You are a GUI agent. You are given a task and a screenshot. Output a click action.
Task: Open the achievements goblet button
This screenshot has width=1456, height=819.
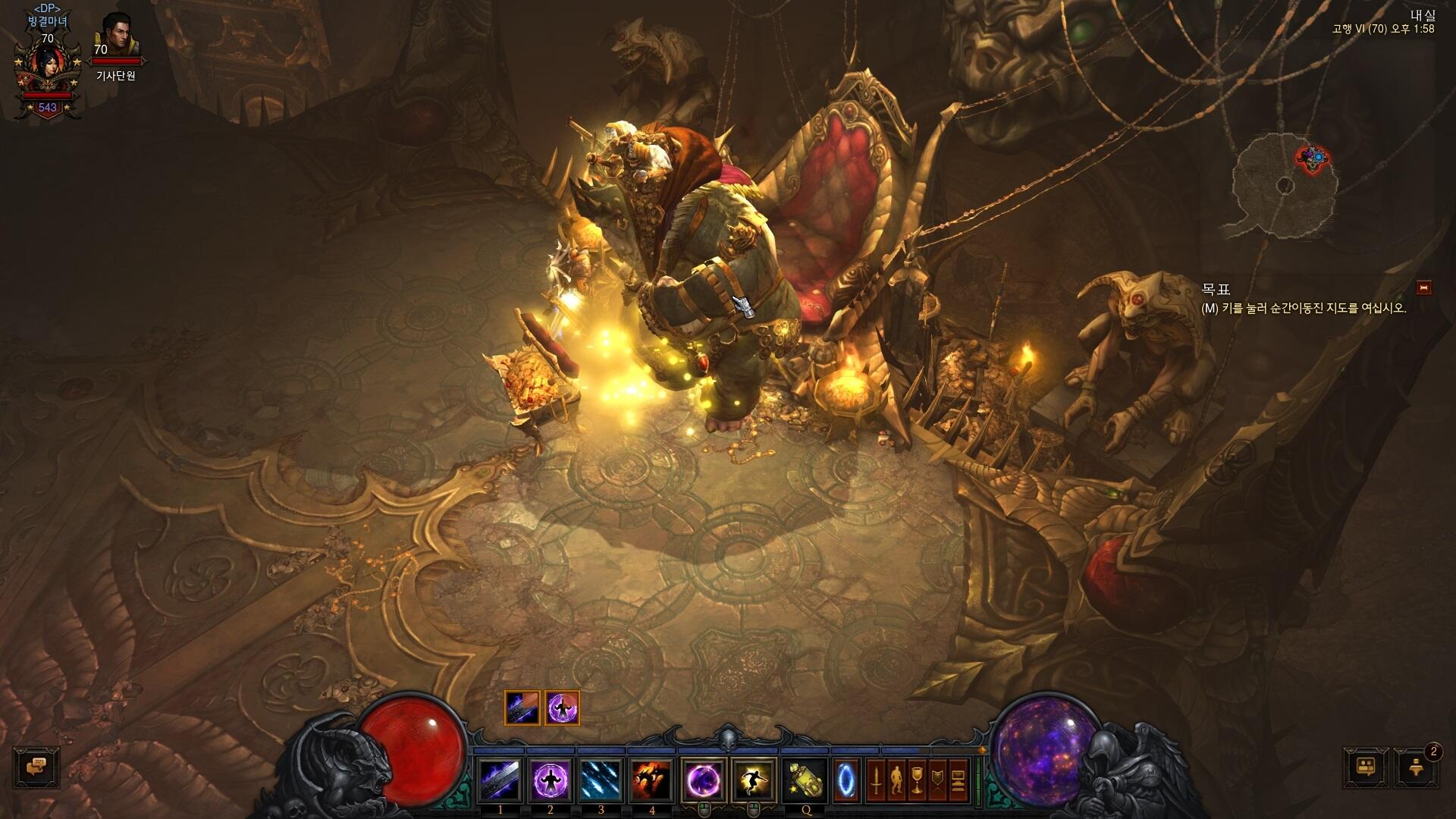pyautogui.click(x=917, y=780)
